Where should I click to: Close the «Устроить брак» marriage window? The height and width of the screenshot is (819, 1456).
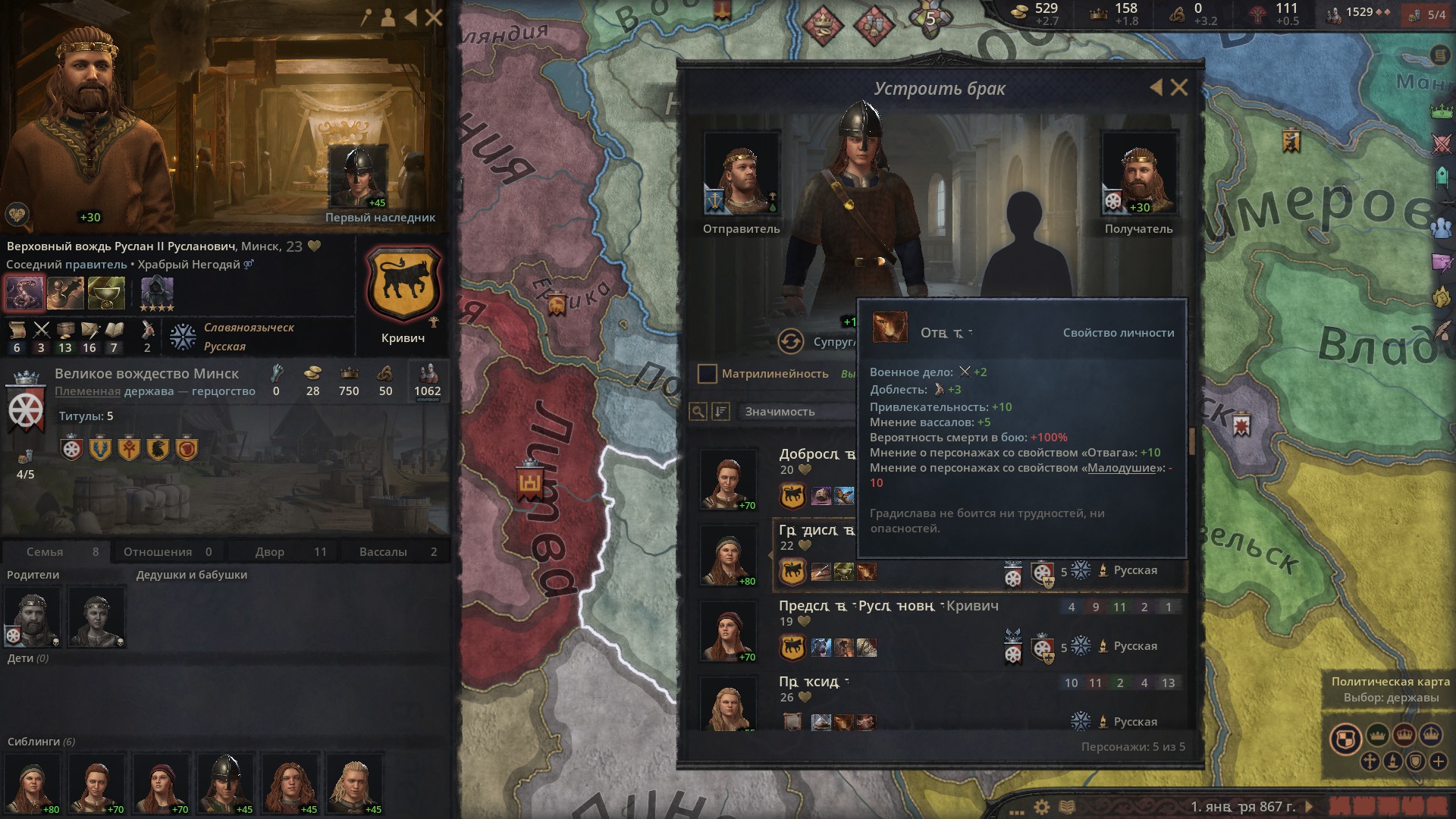1179,88
